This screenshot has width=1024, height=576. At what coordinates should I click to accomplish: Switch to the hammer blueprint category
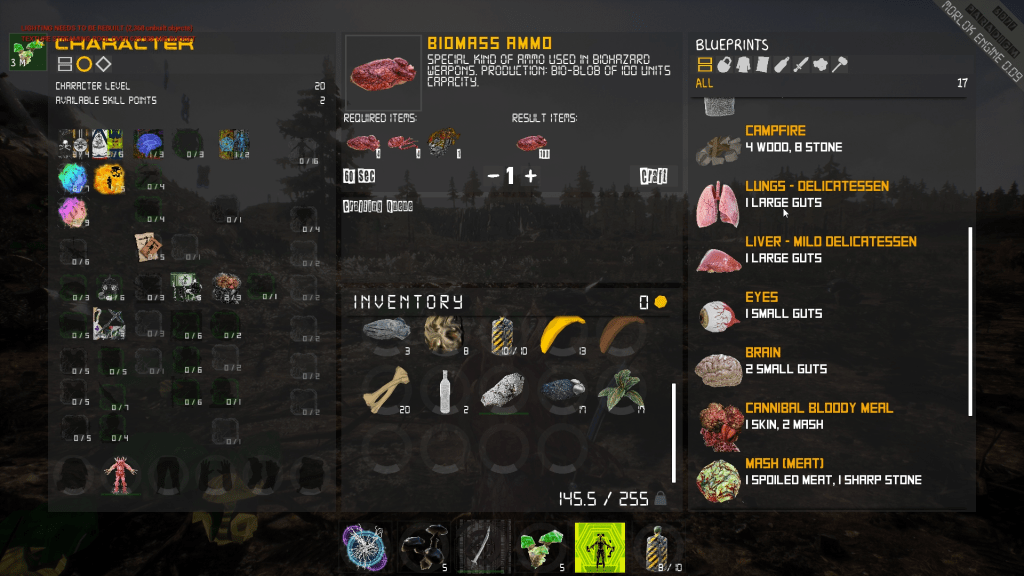pyautogui.click(x=840, y=65)
